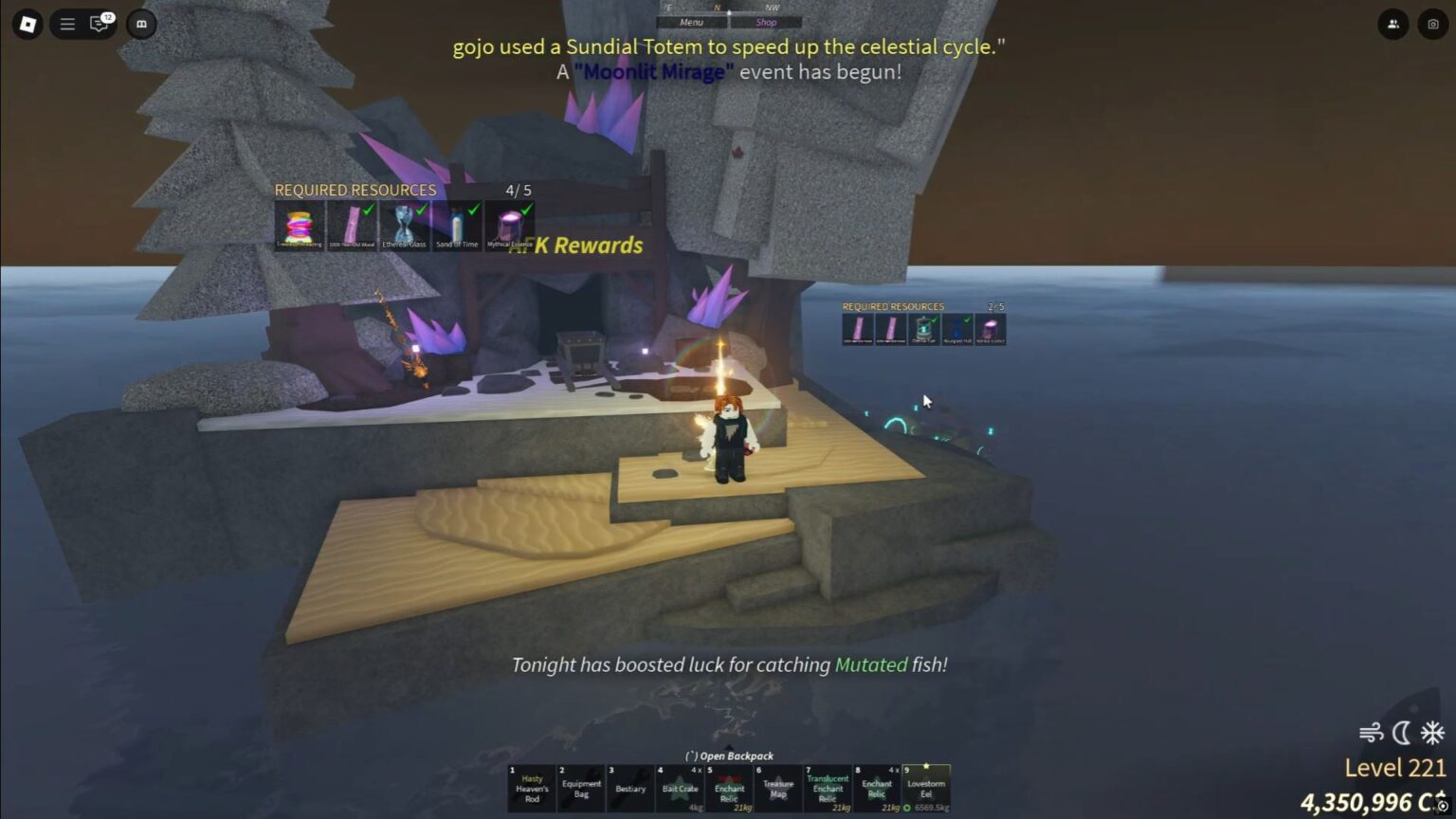
Task: Select the Translucent Enchant Relic in slot 7
Action: pos(828,788)
